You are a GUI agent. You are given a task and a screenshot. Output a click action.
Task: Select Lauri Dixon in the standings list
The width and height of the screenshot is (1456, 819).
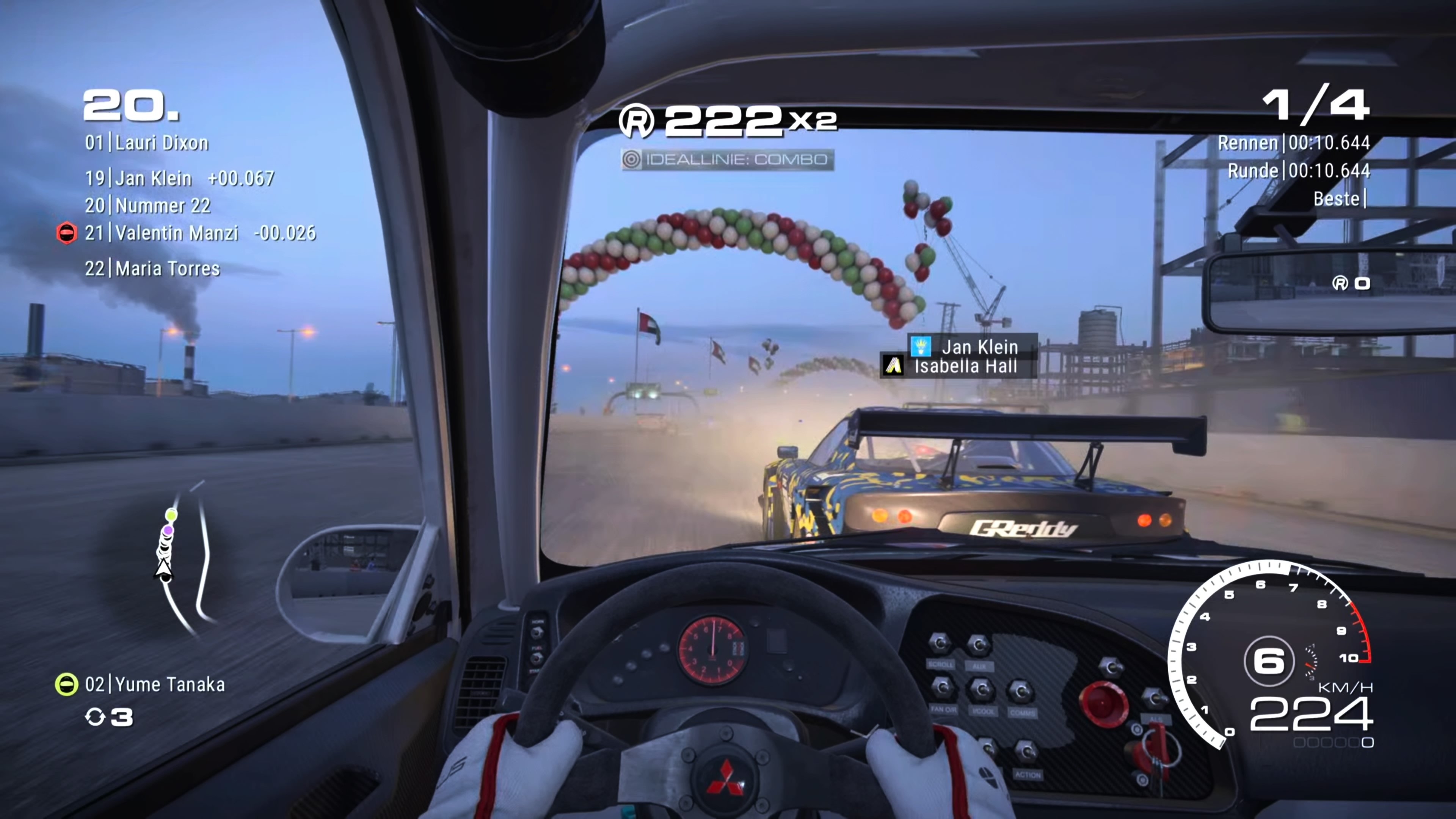click(x=147, y=143)
